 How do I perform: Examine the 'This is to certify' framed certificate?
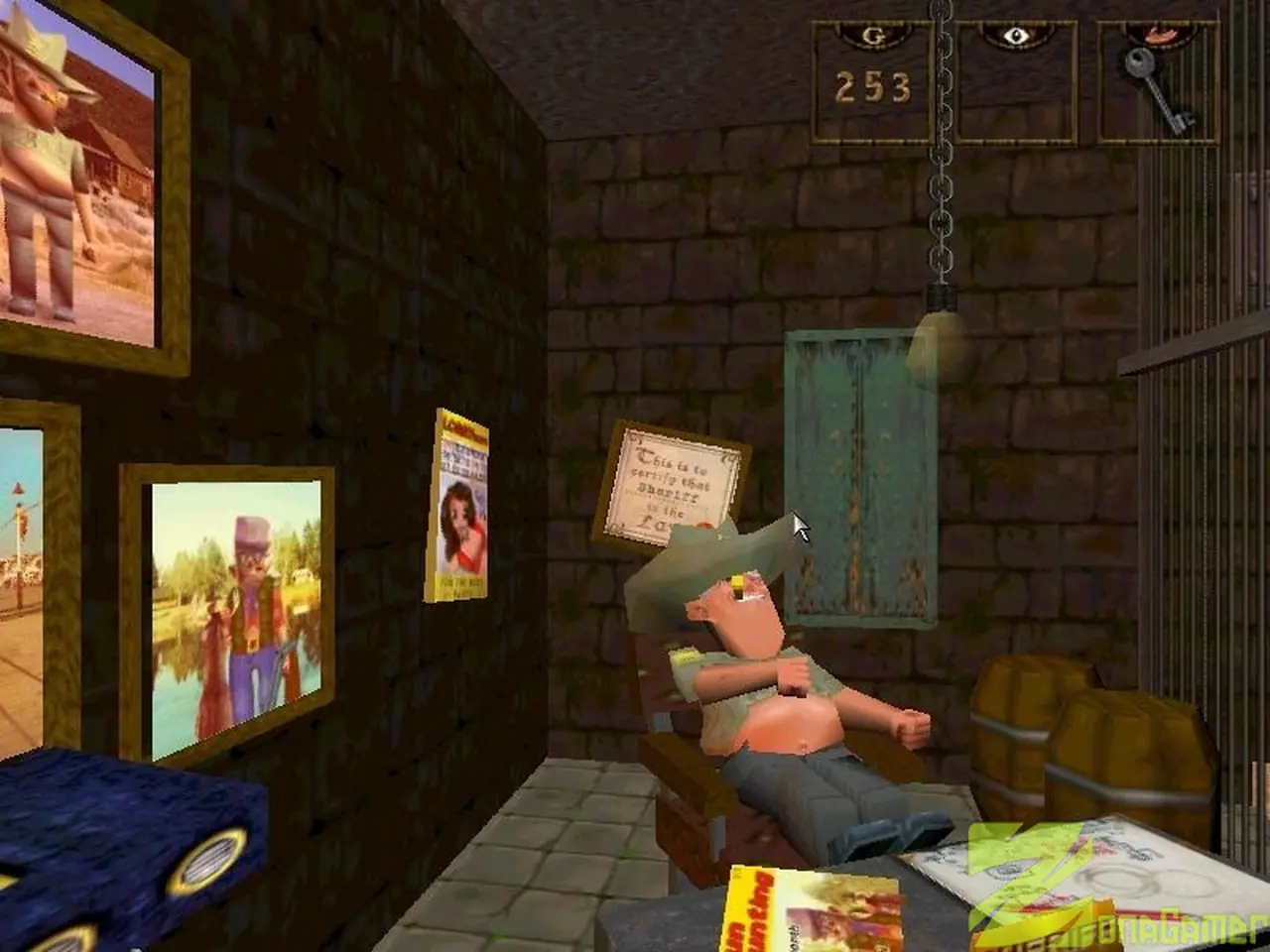(675, 486)
